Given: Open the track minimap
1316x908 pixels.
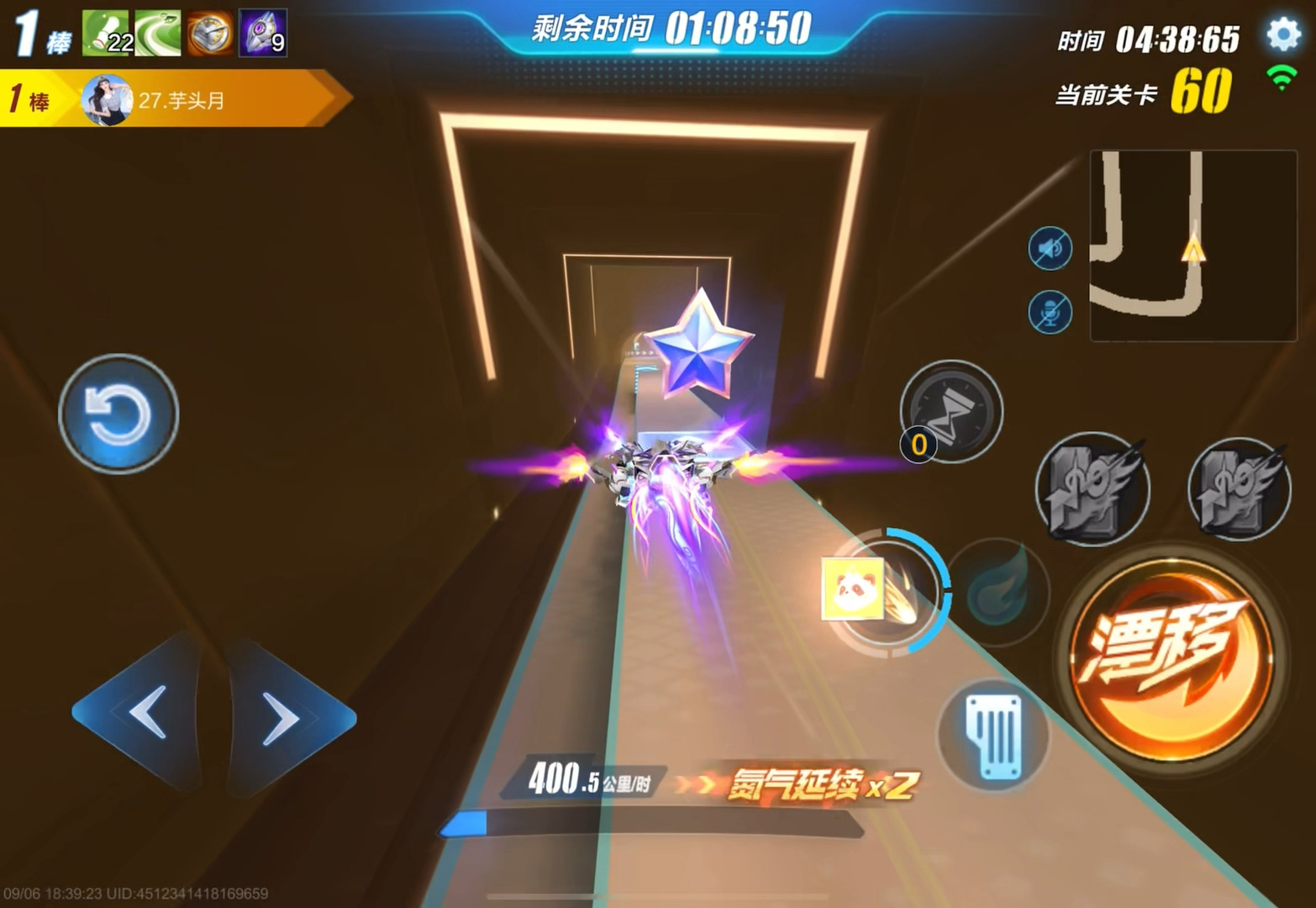Looking at the screenshot, I should point(1192,245).
